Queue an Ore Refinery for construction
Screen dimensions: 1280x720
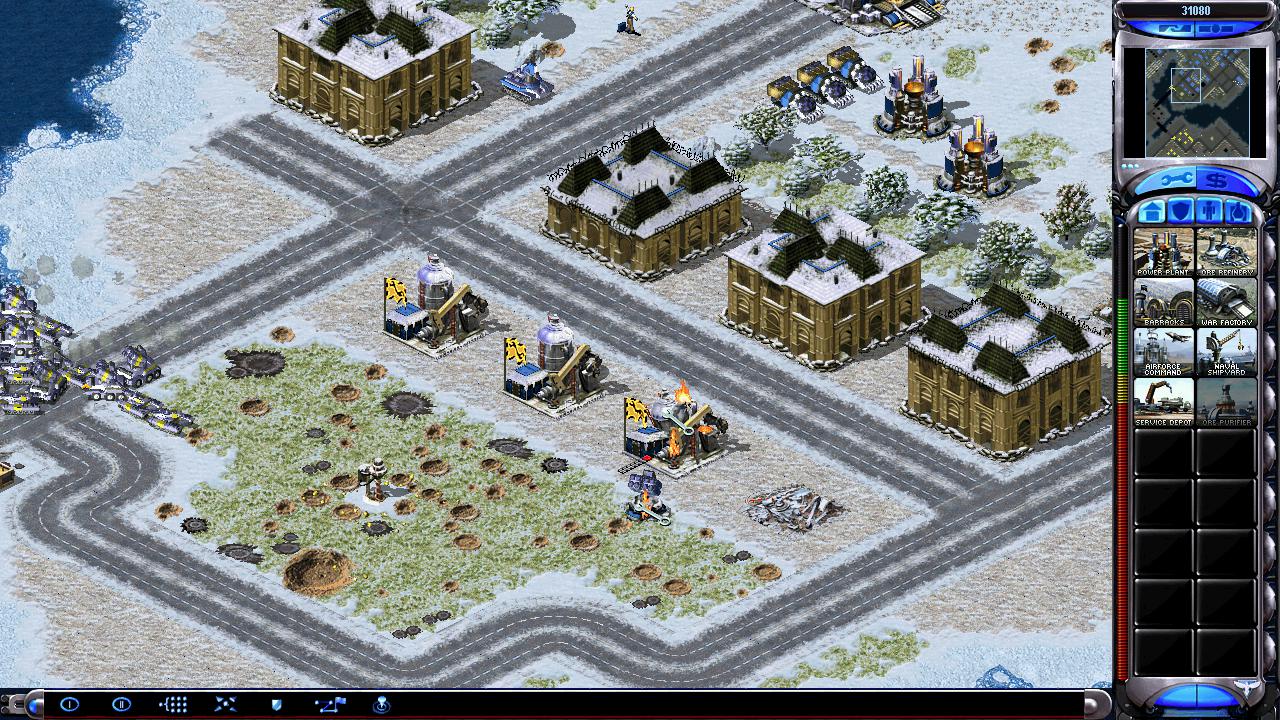tap(1226, 252)
